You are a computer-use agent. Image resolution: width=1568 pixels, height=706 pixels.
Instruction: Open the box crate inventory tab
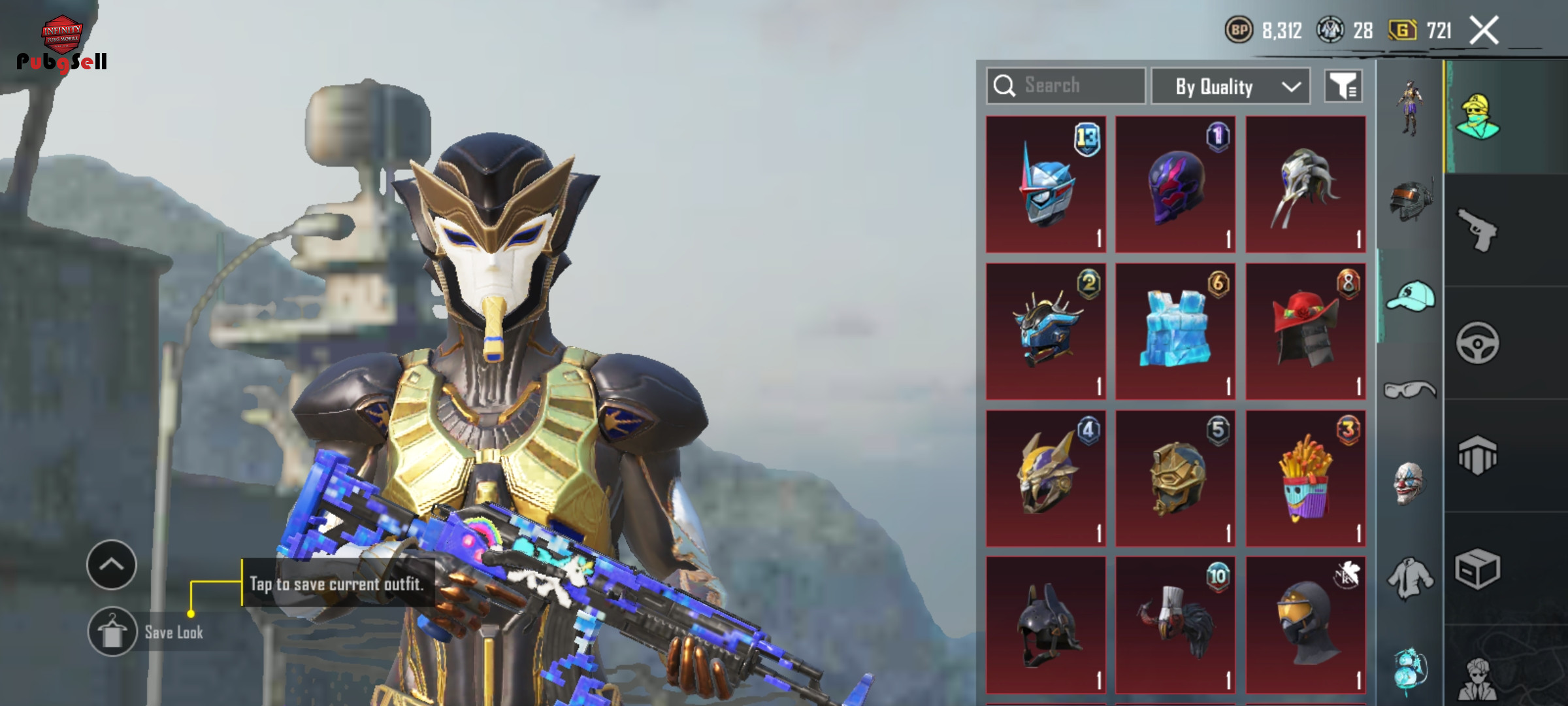[x=1478, y=569]
